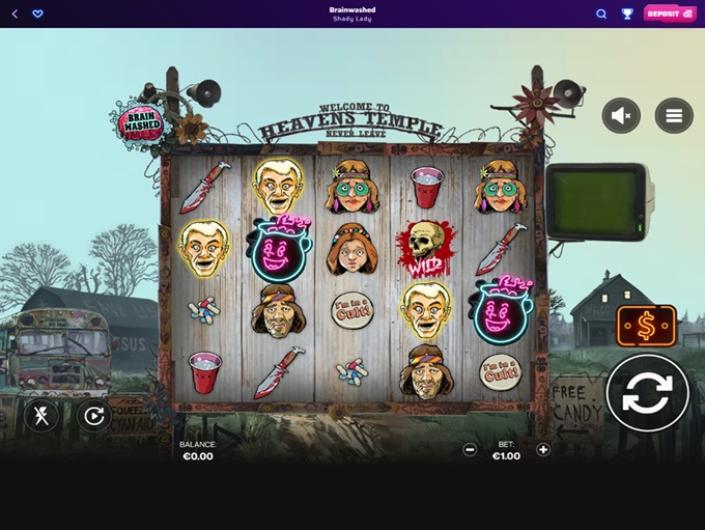705x530 pixels.
Task: Open the trophy rewards icon
Action: [627, 14]
